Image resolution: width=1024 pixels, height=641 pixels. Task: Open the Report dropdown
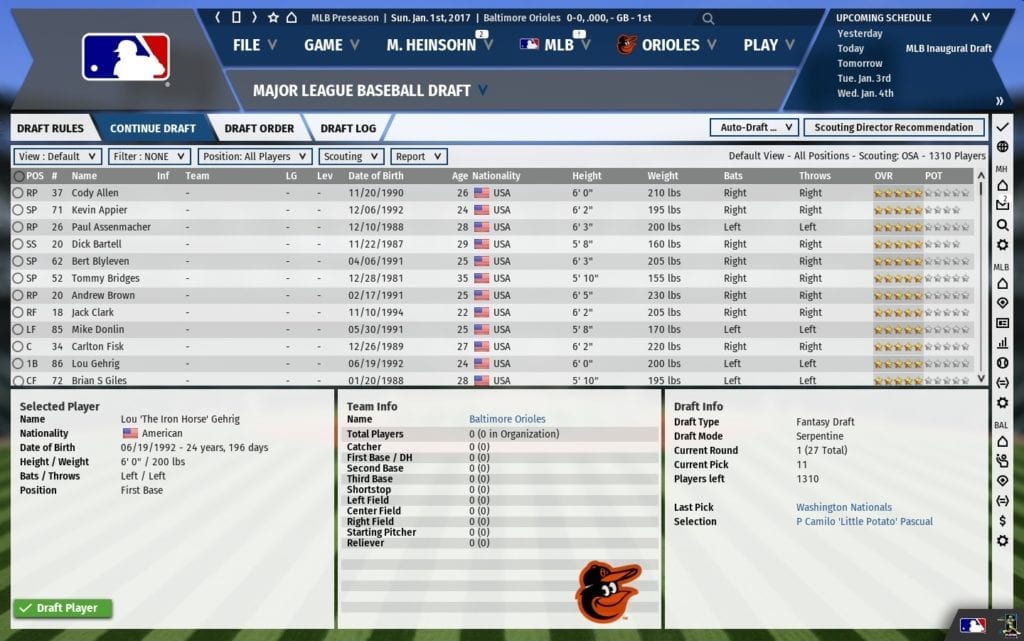click(x=418, y=156)
